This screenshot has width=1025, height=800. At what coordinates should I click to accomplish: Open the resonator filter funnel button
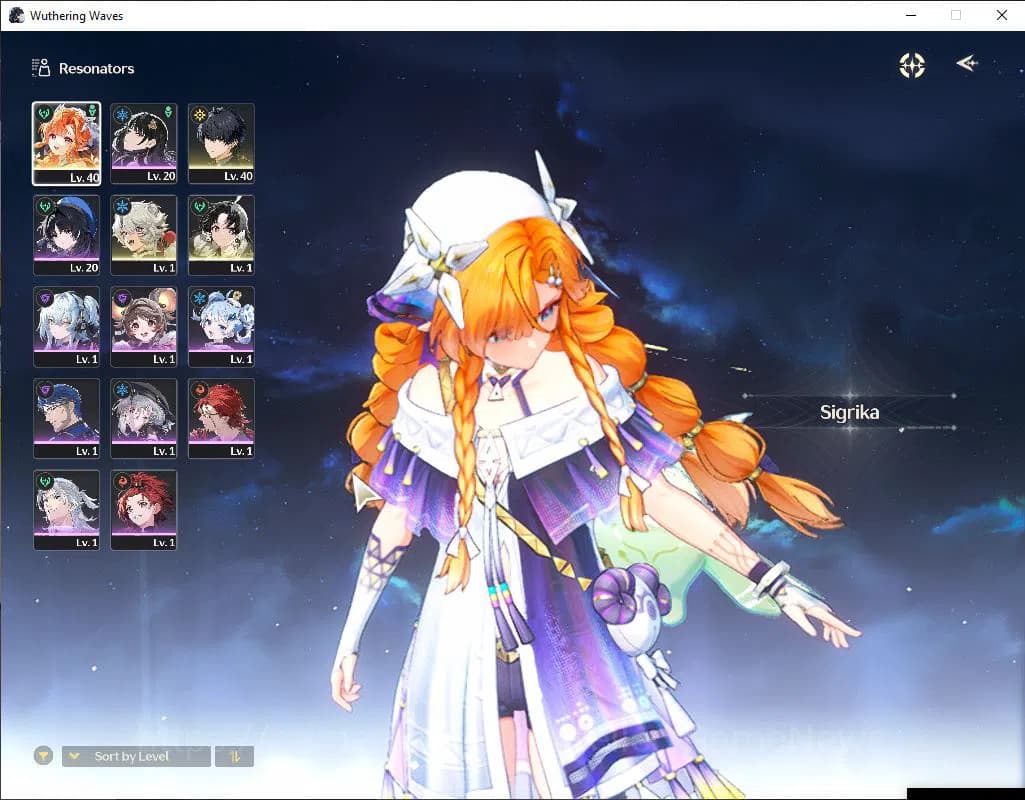43,756
